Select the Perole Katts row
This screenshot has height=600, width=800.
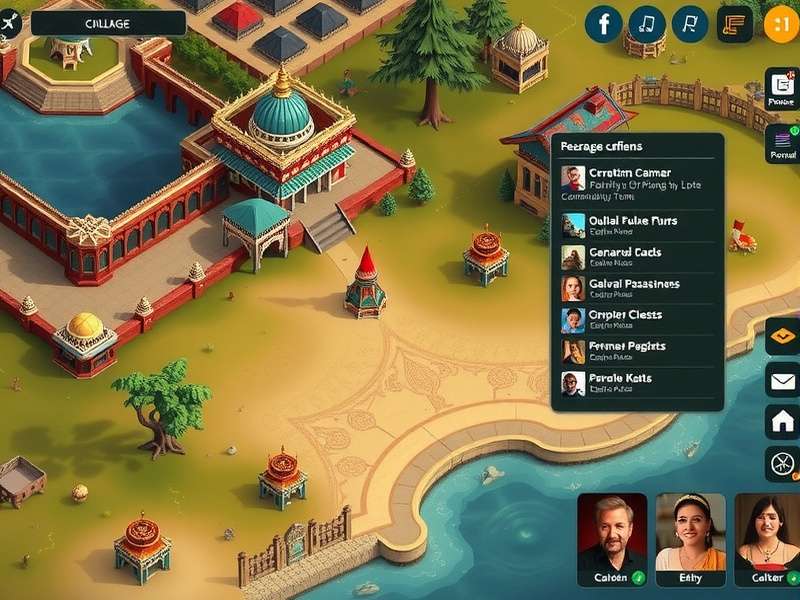636,383
